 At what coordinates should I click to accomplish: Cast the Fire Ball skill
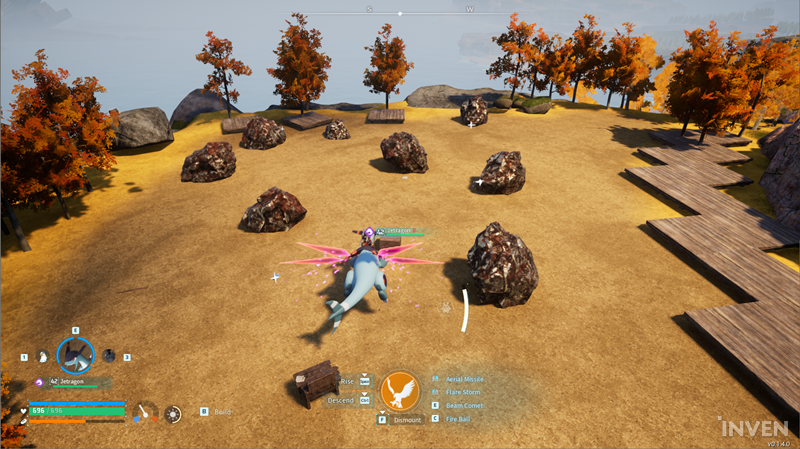(458, 419)
